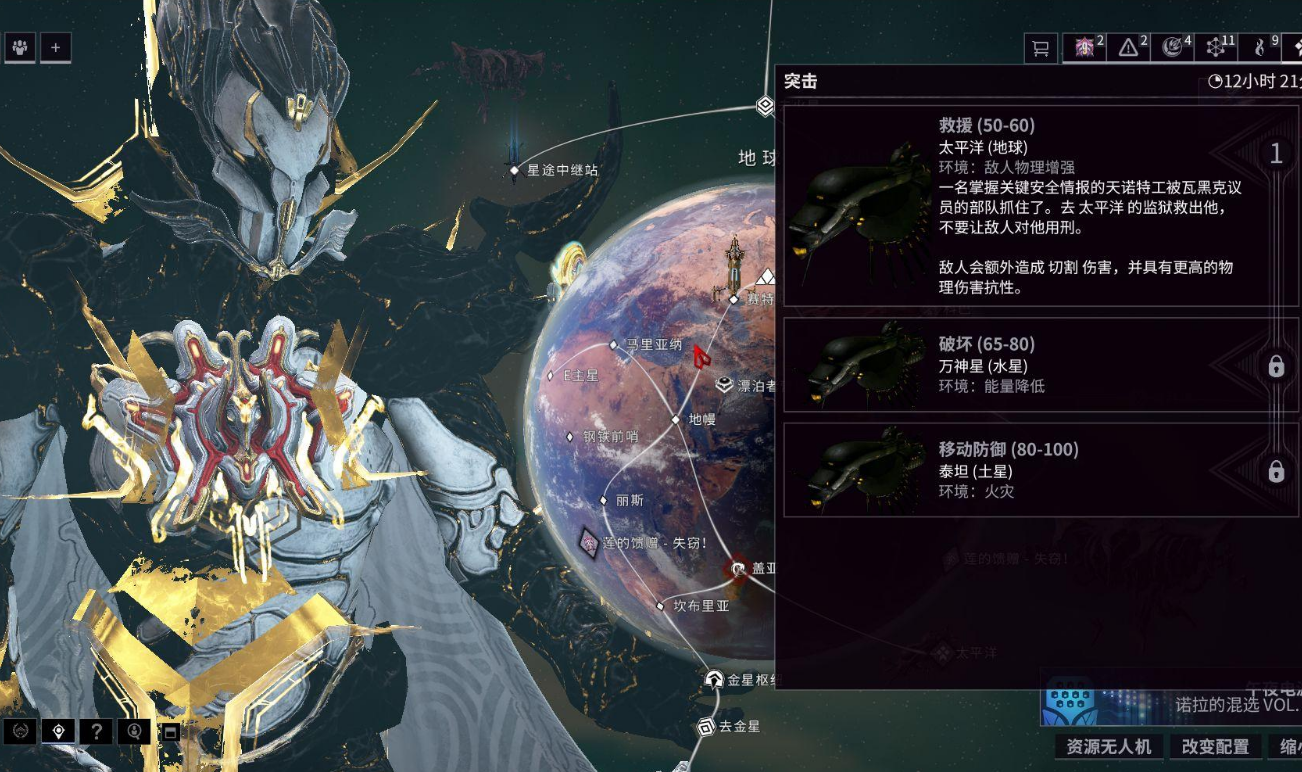This screenshot has height=772, width=1302.
Task: Open the in-game Market cart icon
Action: [x=1041, y=47]
